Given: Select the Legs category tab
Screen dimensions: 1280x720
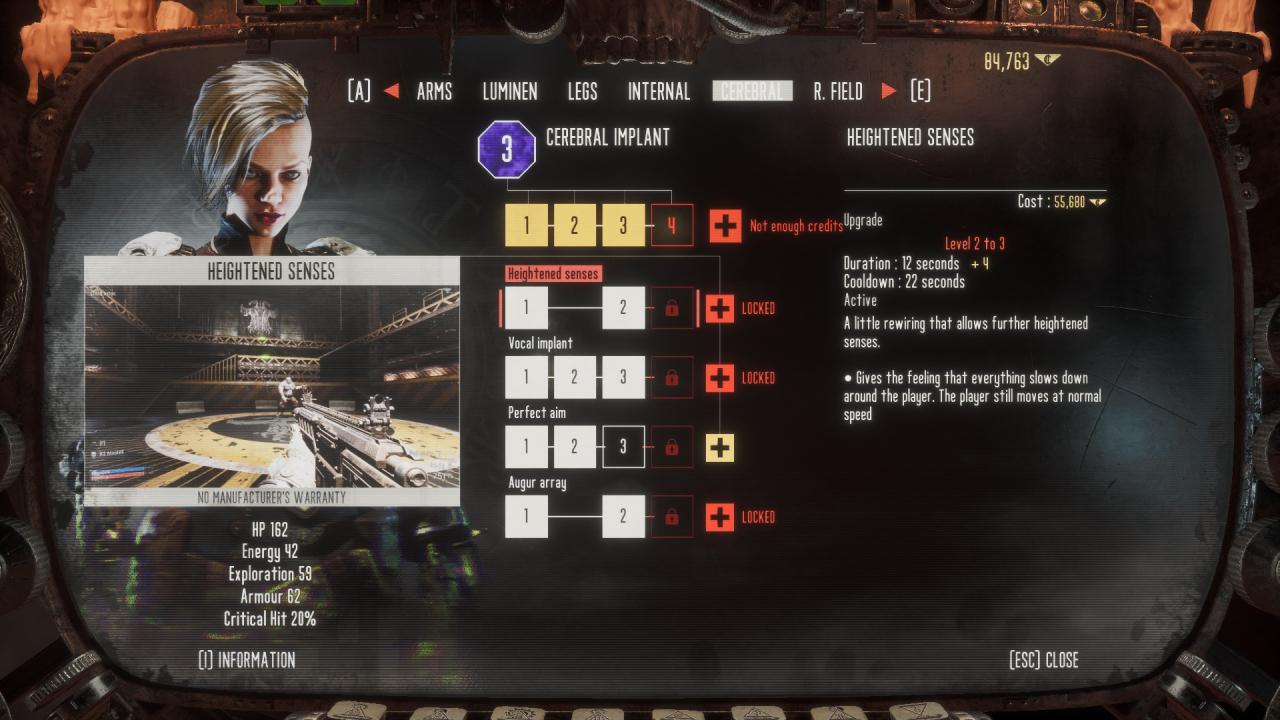Looking at the screenshot, I should [x=582, y=92].
